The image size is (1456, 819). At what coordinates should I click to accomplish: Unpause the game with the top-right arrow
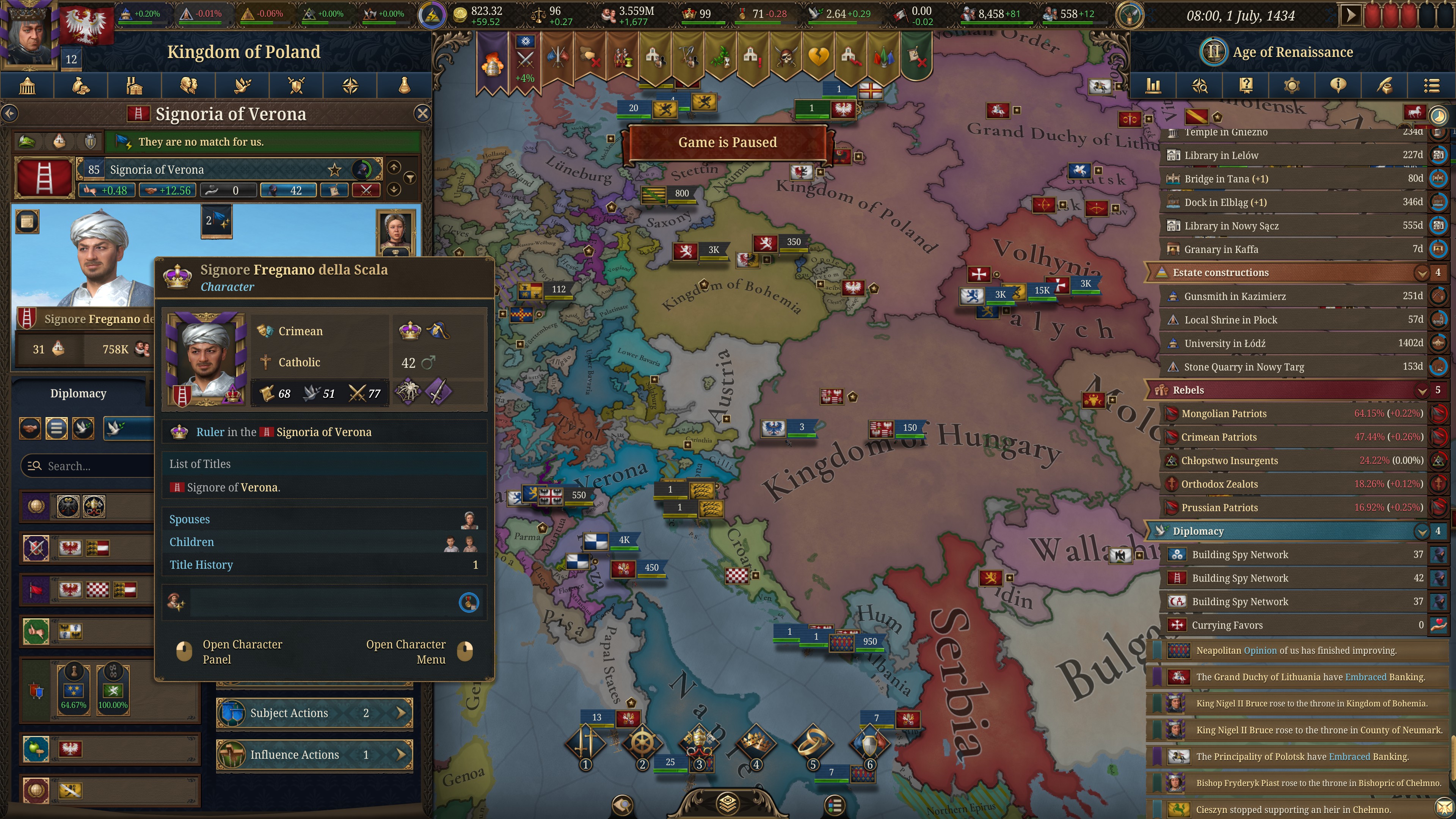pos(1351,15)
